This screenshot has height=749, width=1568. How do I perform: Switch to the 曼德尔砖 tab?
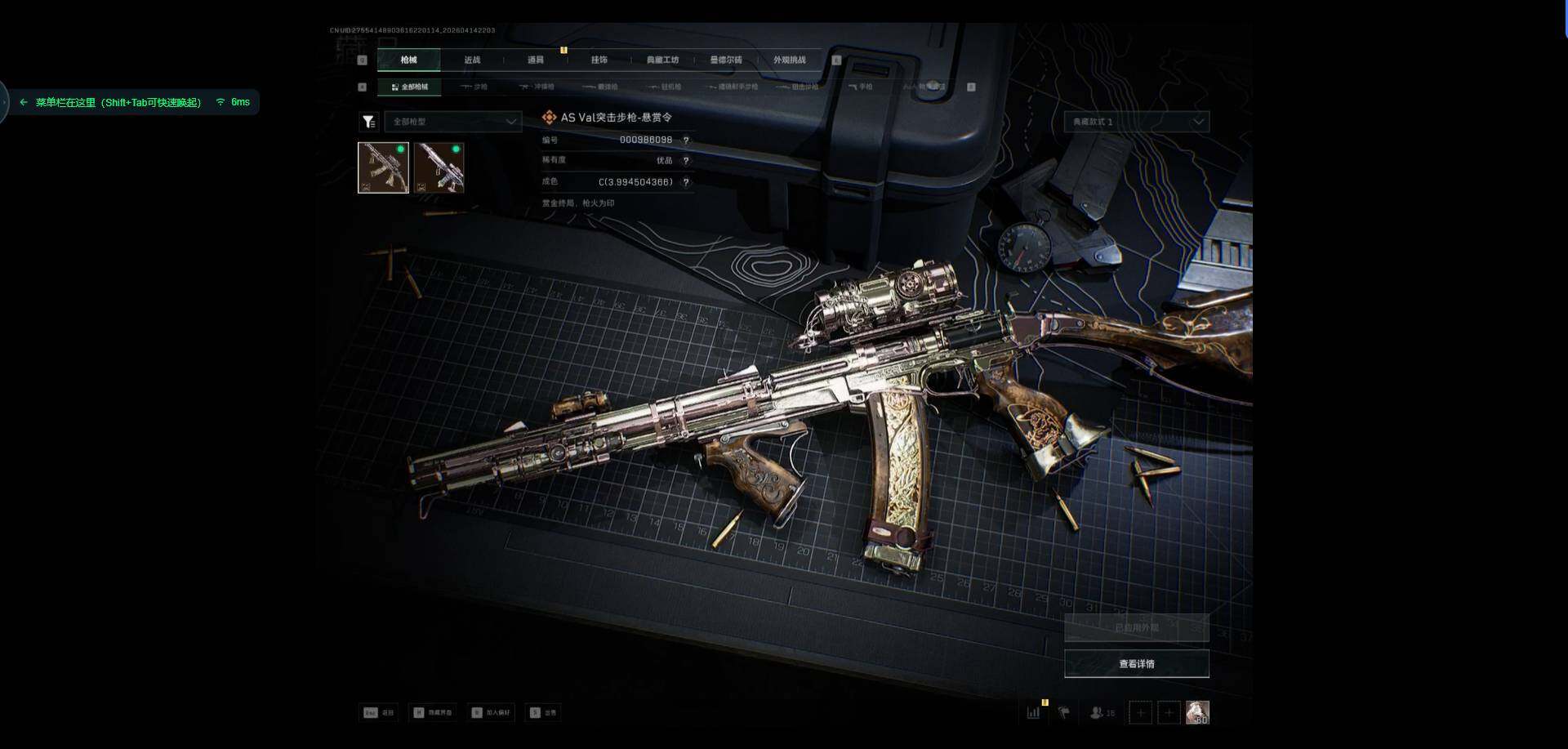726,60
